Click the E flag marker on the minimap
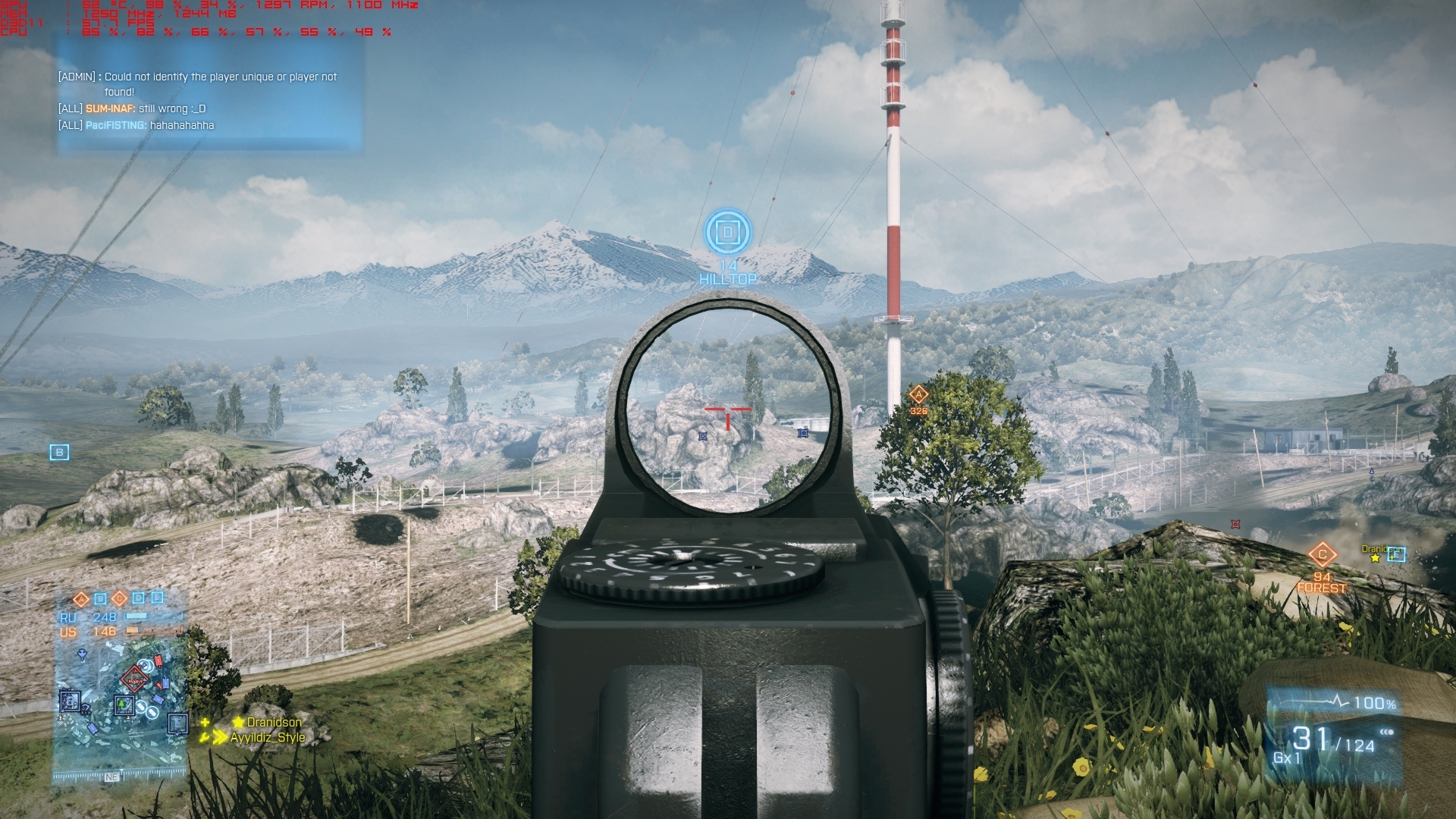Image resolution: width=1456 pixels, height=819 pixels. point(177,723)
